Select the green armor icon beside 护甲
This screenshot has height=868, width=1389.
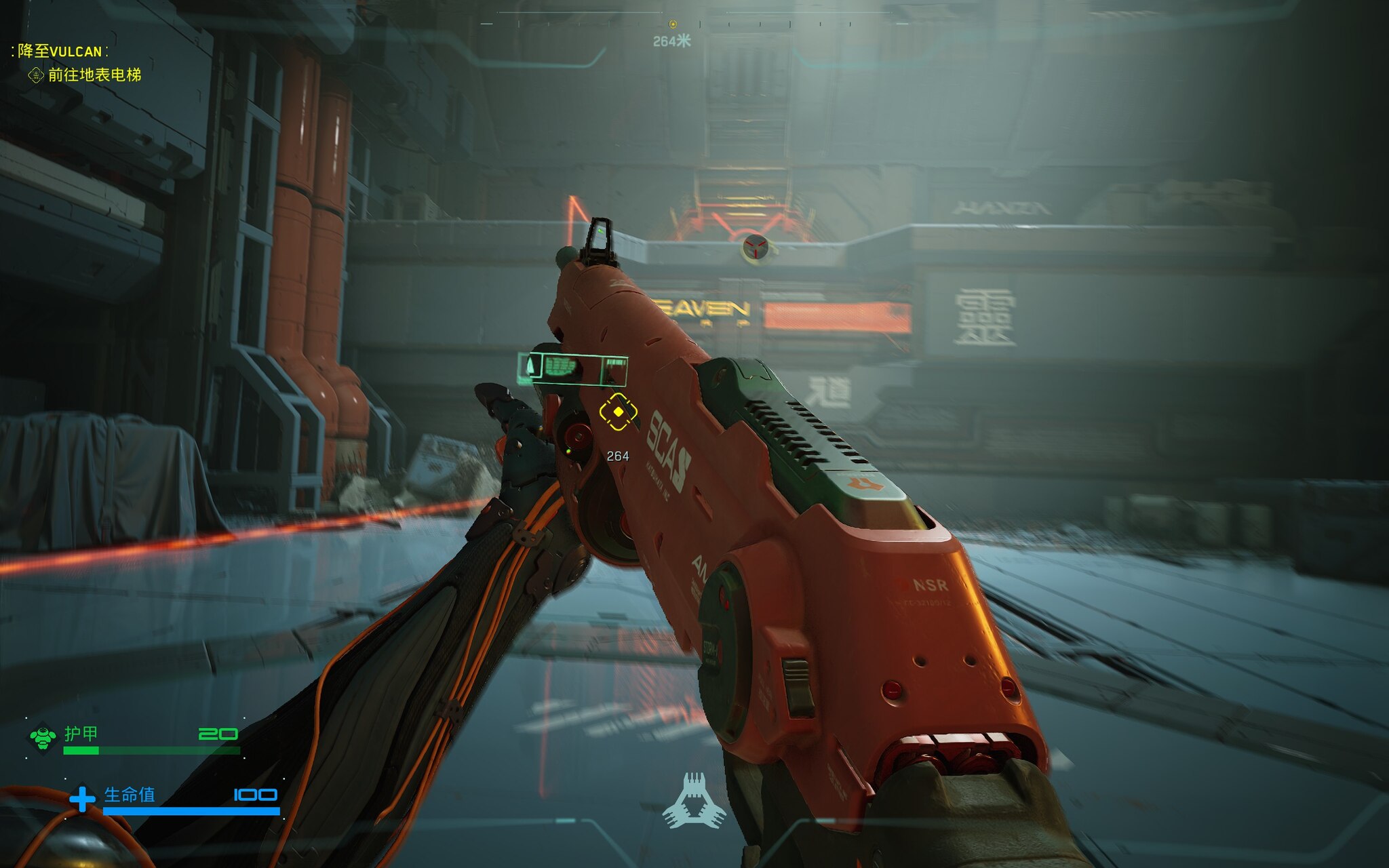43,737
